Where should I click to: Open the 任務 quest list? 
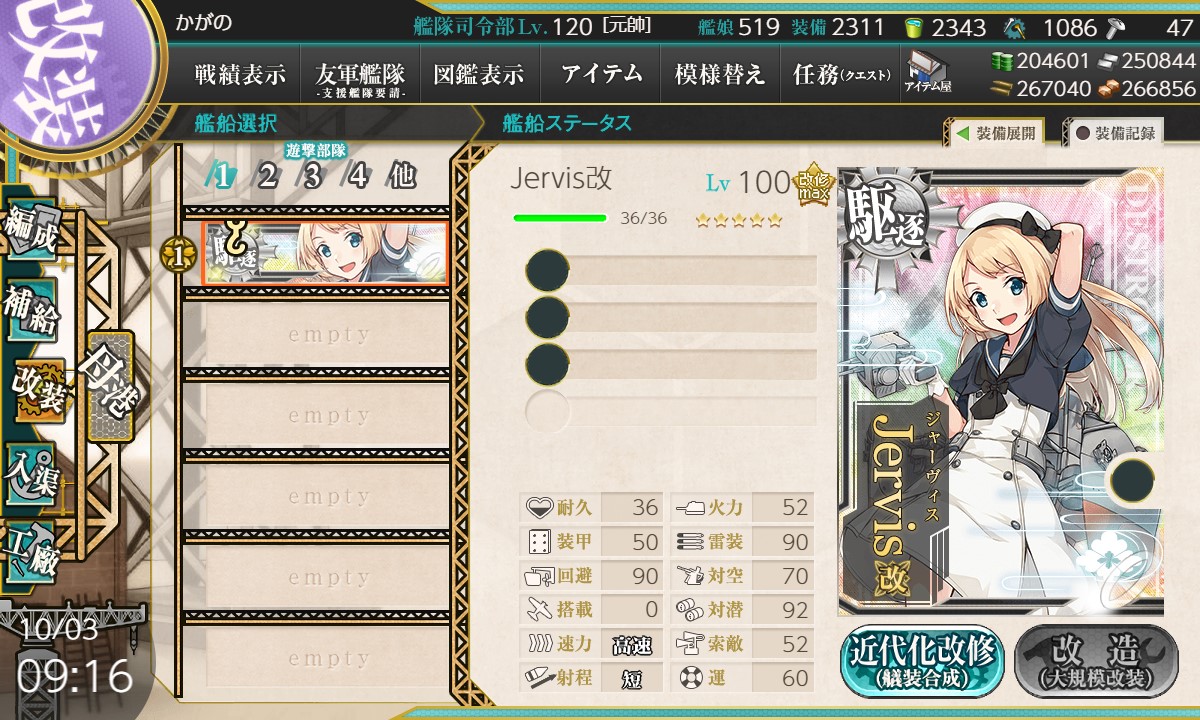838,74
